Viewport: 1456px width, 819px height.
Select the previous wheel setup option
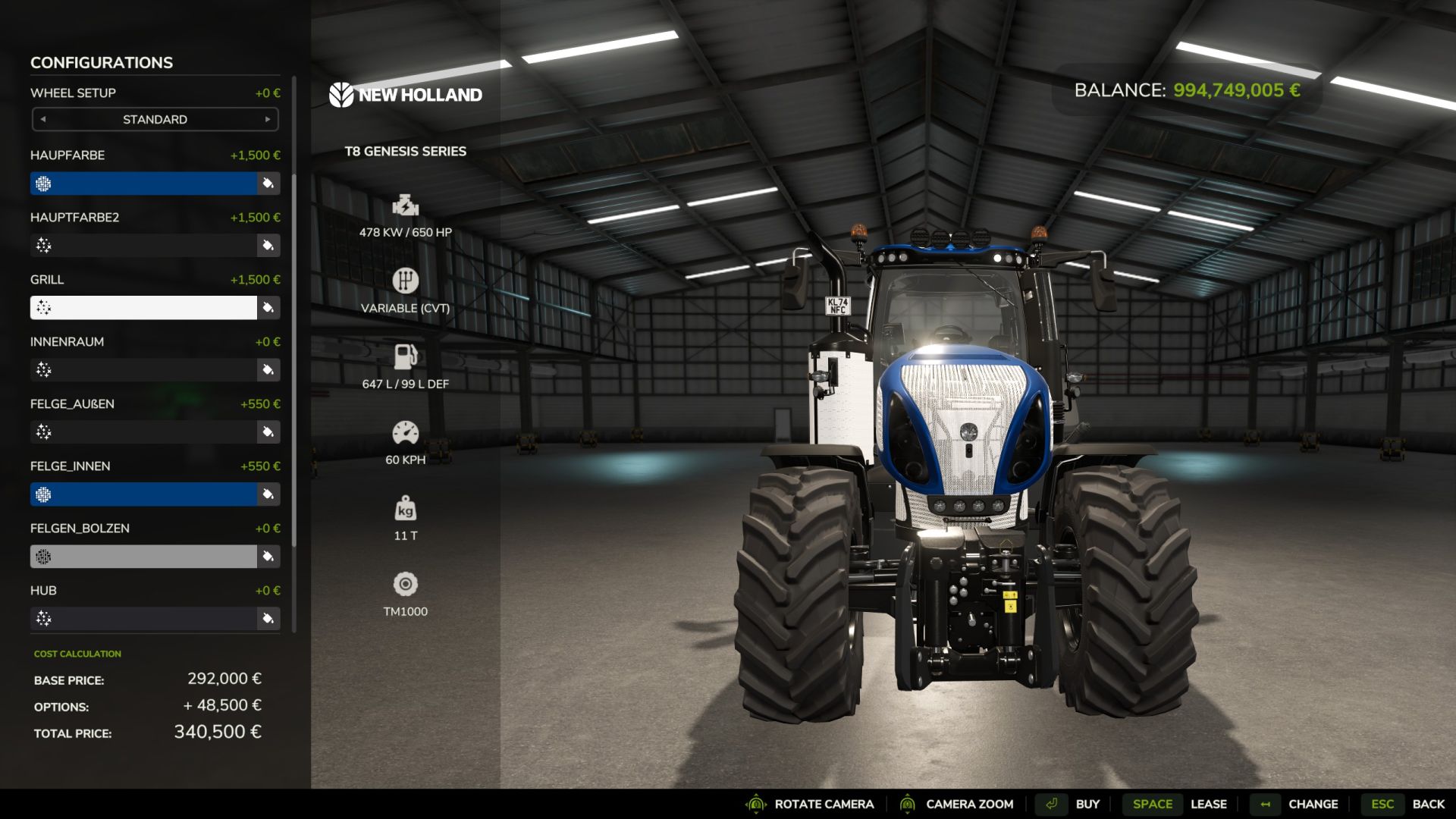tap(42, 119)
